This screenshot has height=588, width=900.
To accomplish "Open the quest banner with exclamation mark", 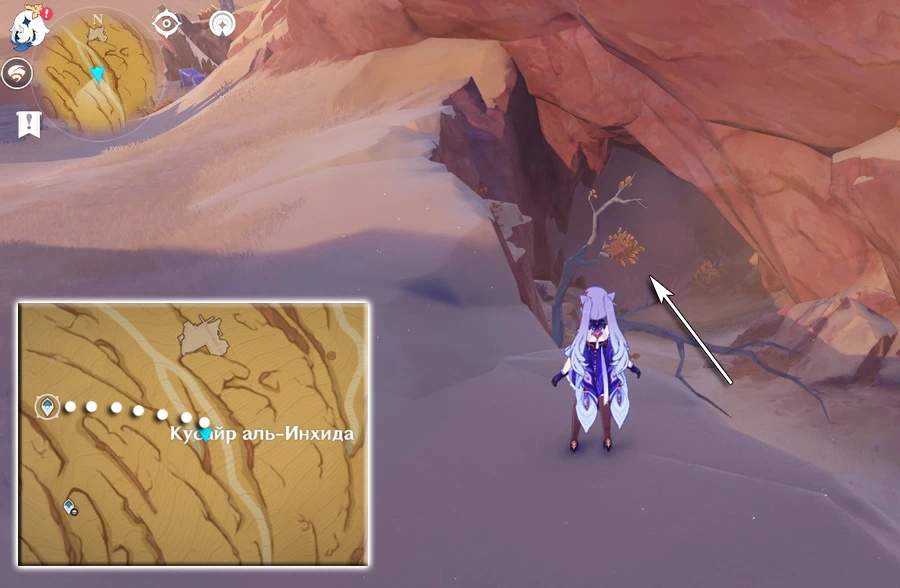I will point(28,124).
